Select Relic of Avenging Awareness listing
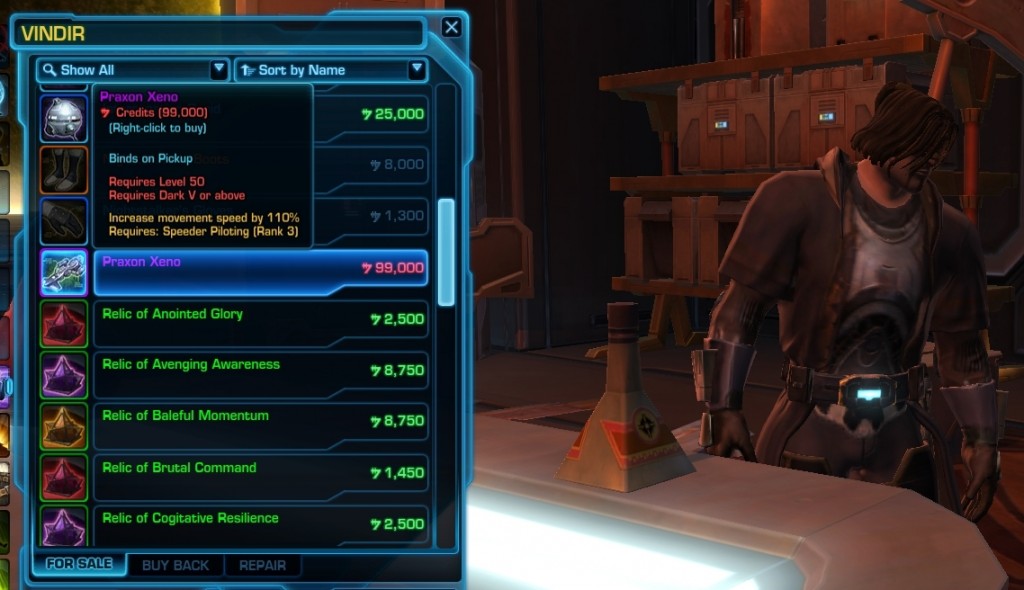 click(260, 374)
